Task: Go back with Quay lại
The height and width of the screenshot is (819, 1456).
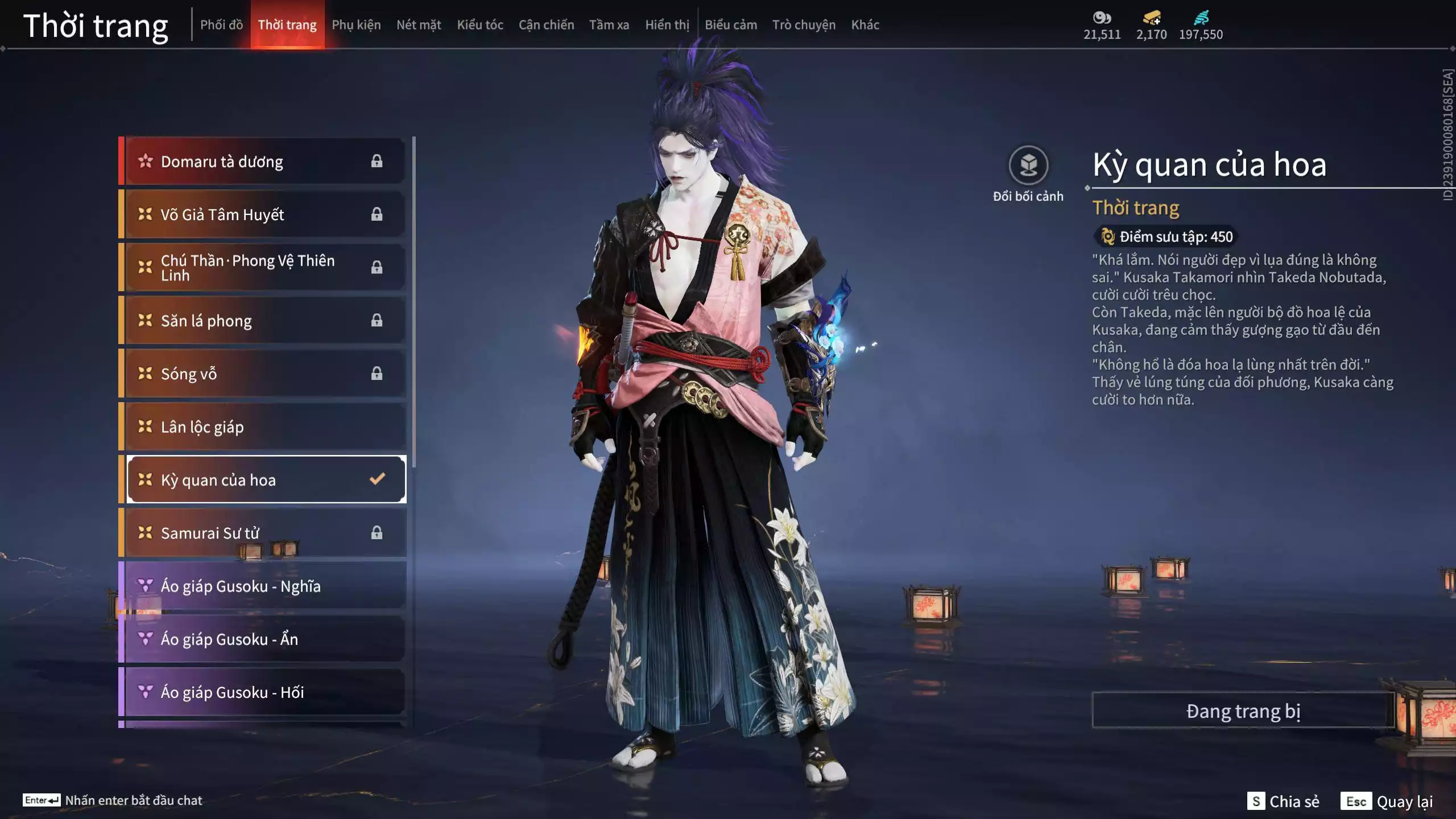Action: pos(1387,801)
